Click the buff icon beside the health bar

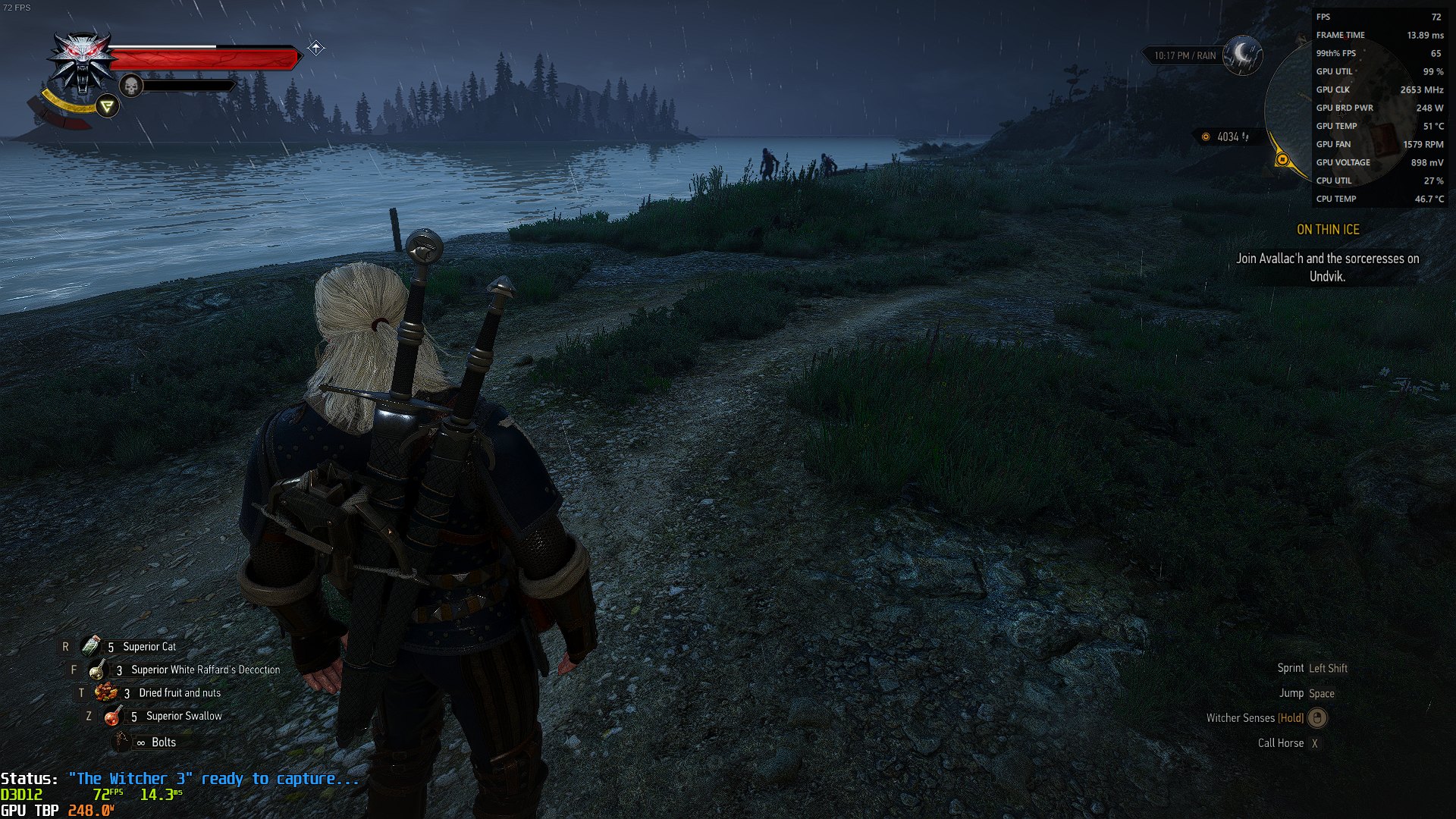tap(316, 49)
